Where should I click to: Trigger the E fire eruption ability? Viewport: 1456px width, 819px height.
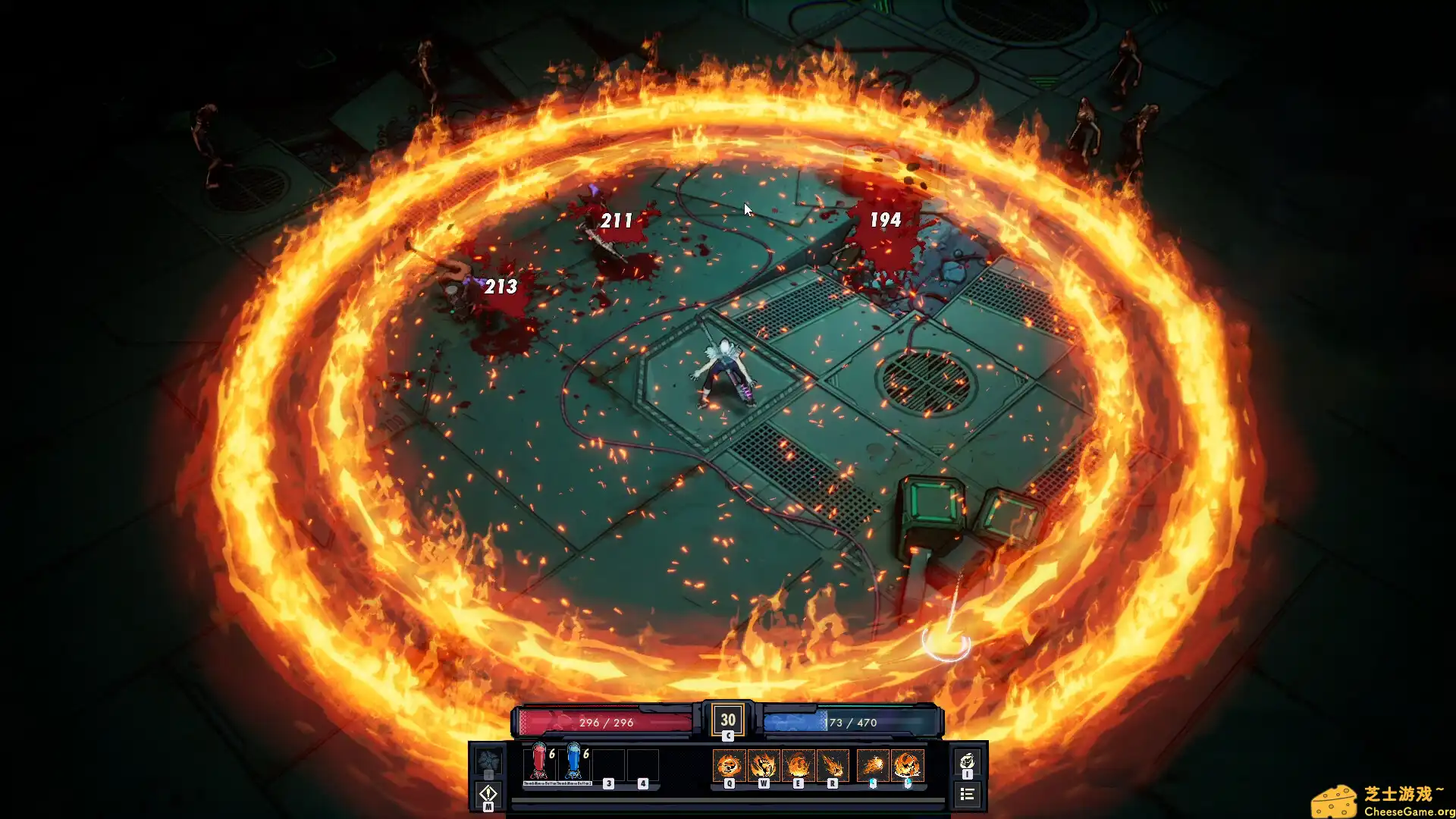[798, 765]
